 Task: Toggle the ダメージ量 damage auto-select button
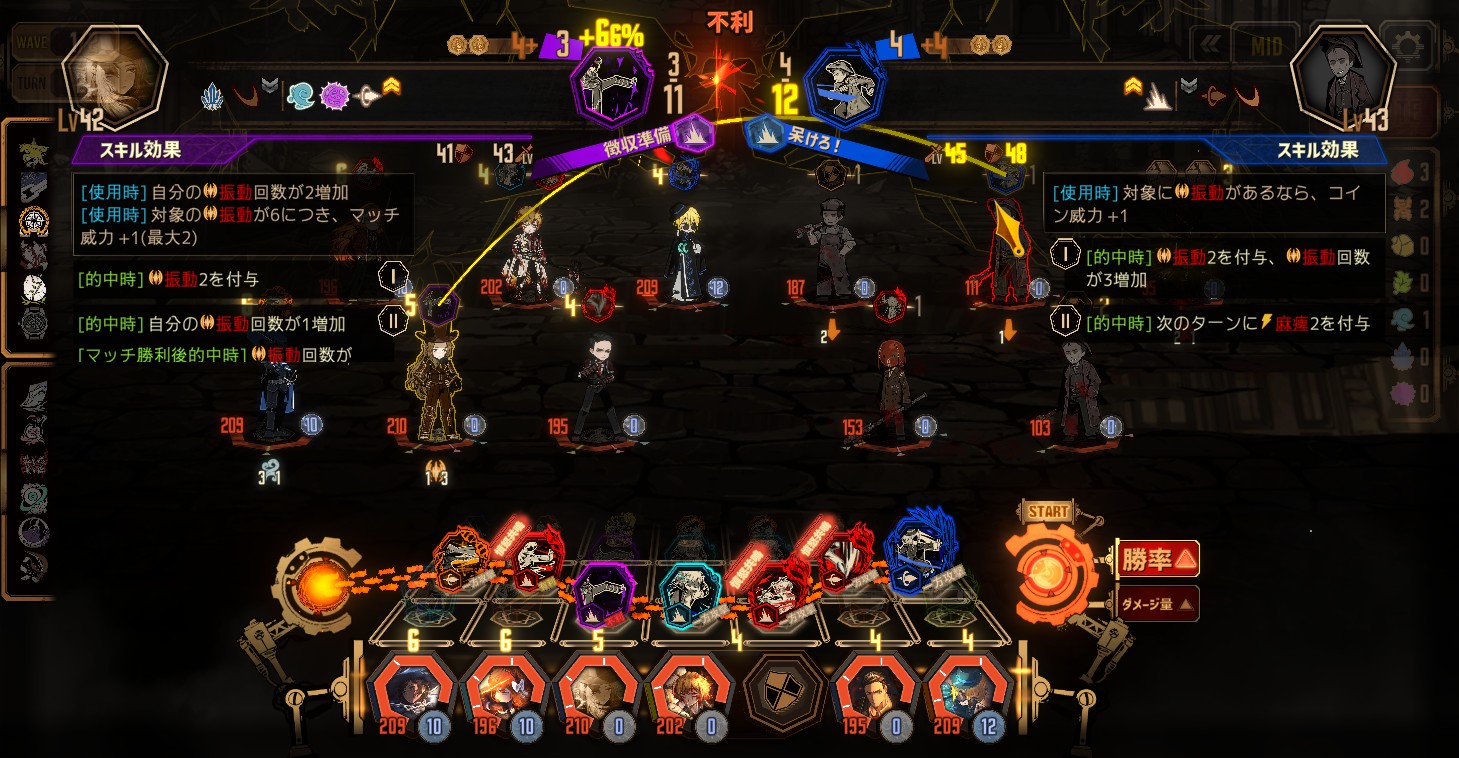[x=1158, y=604]
